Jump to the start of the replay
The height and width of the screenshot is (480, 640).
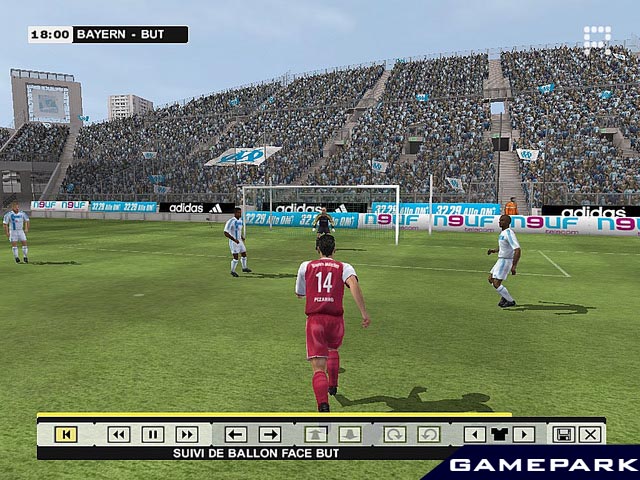click(x=66, y=434)
